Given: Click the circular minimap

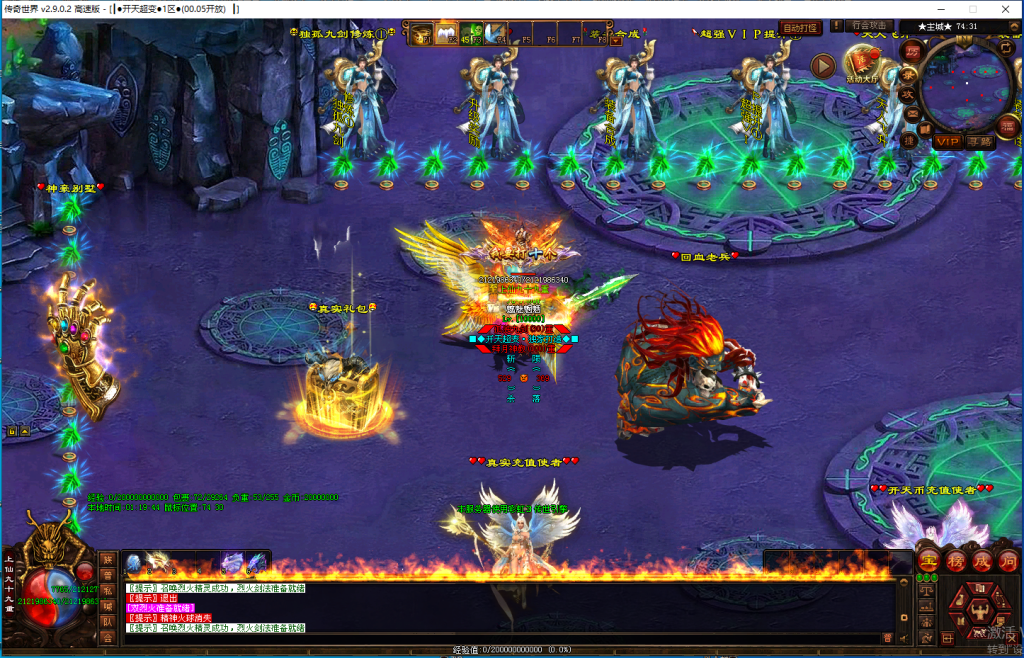Looking at the screenshot, I should [967, 85].
